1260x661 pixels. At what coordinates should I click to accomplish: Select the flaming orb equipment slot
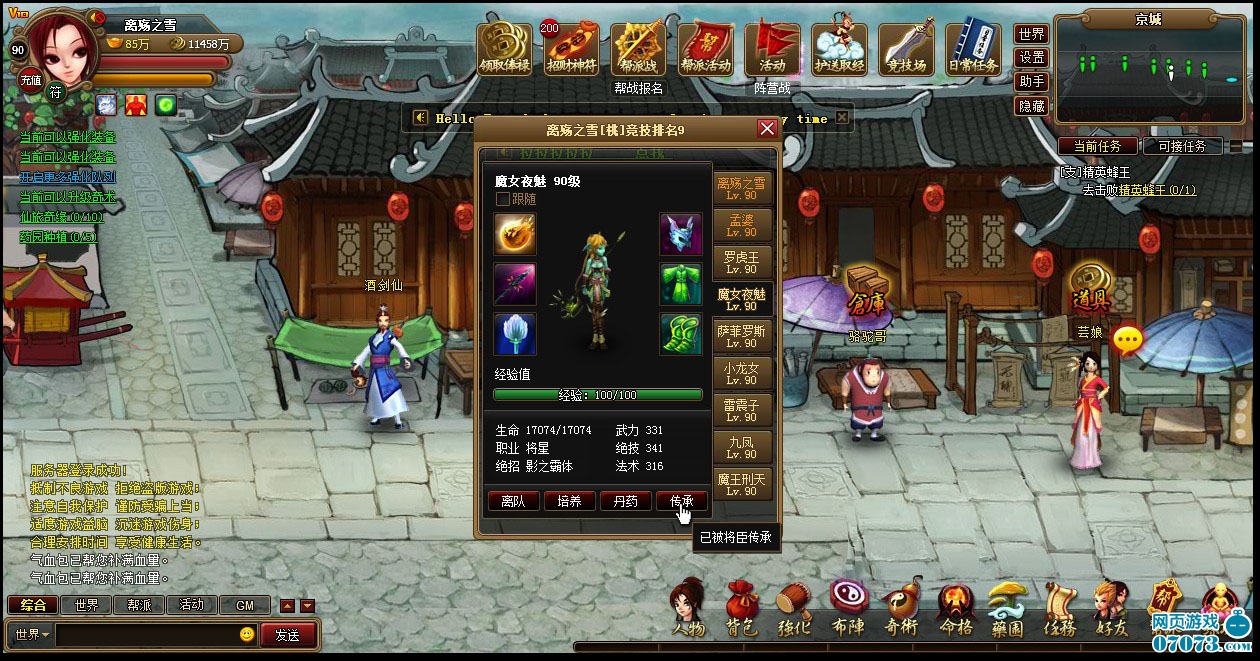(x=515, y=234)
